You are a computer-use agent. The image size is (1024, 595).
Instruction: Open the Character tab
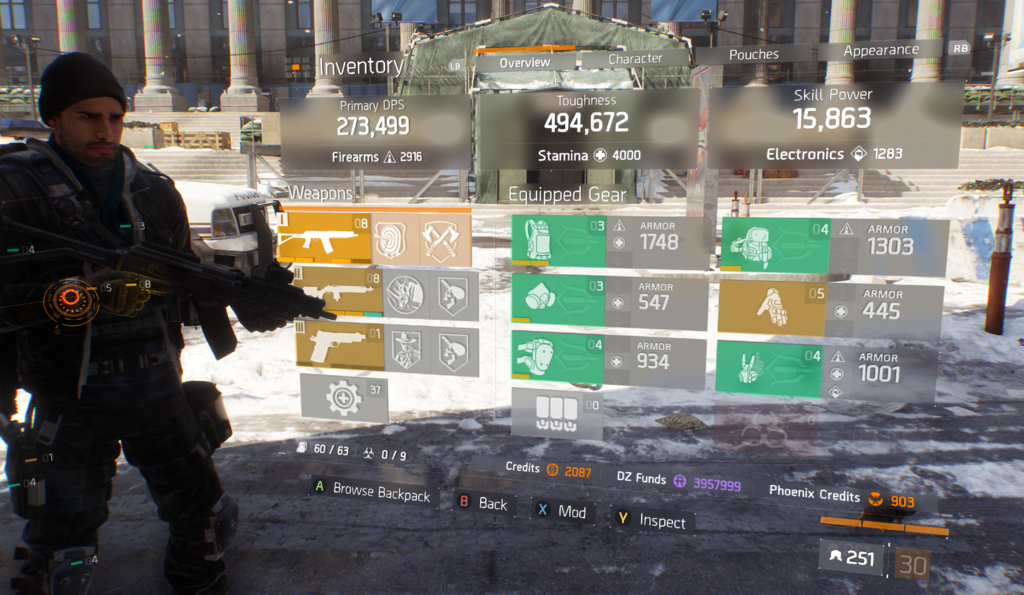(635, 59)
